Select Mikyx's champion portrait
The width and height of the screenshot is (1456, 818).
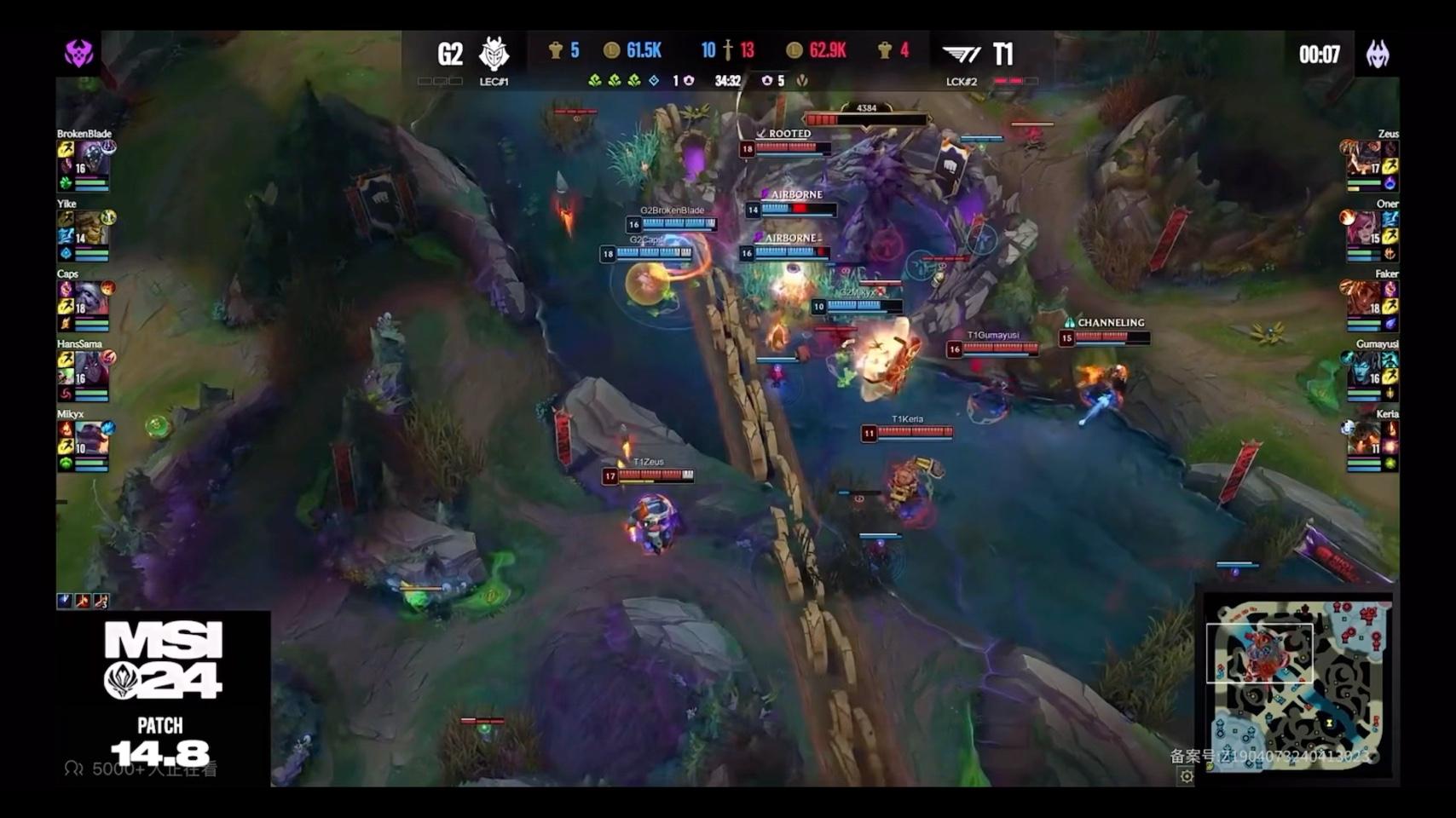(92, 439)
